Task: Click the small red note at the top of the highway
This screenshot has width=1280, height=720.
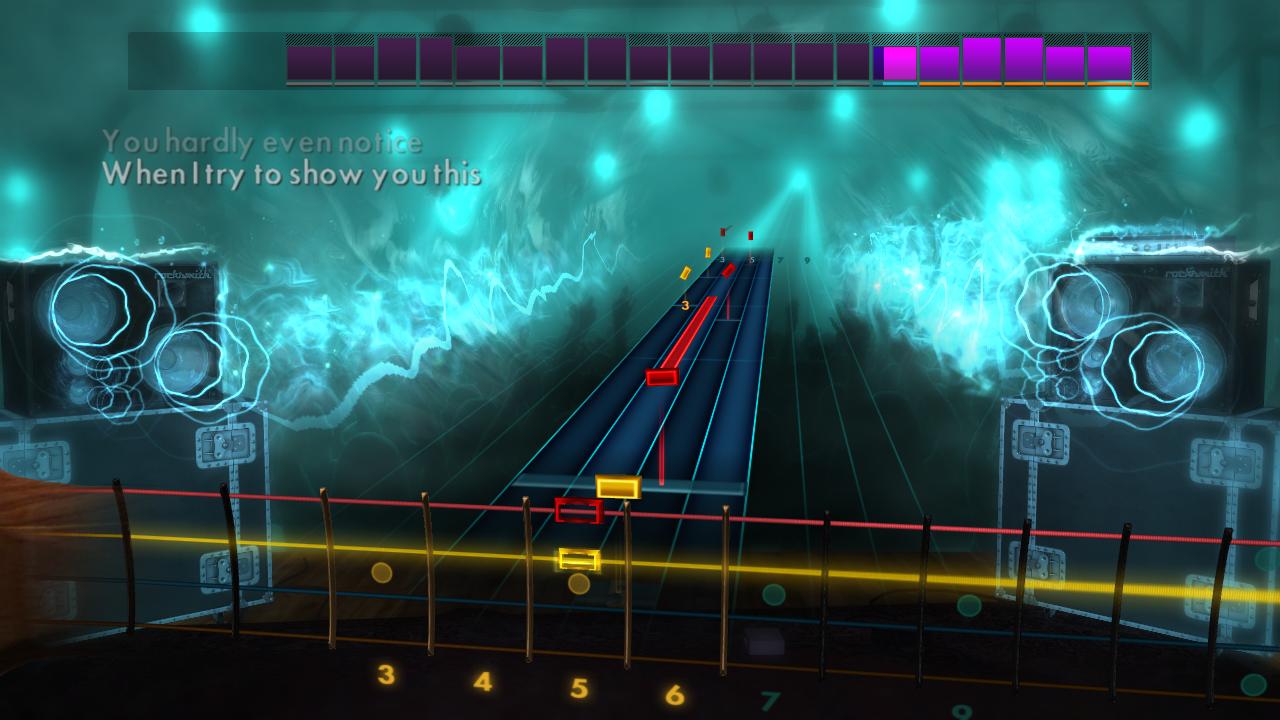Action: point(750,235)
